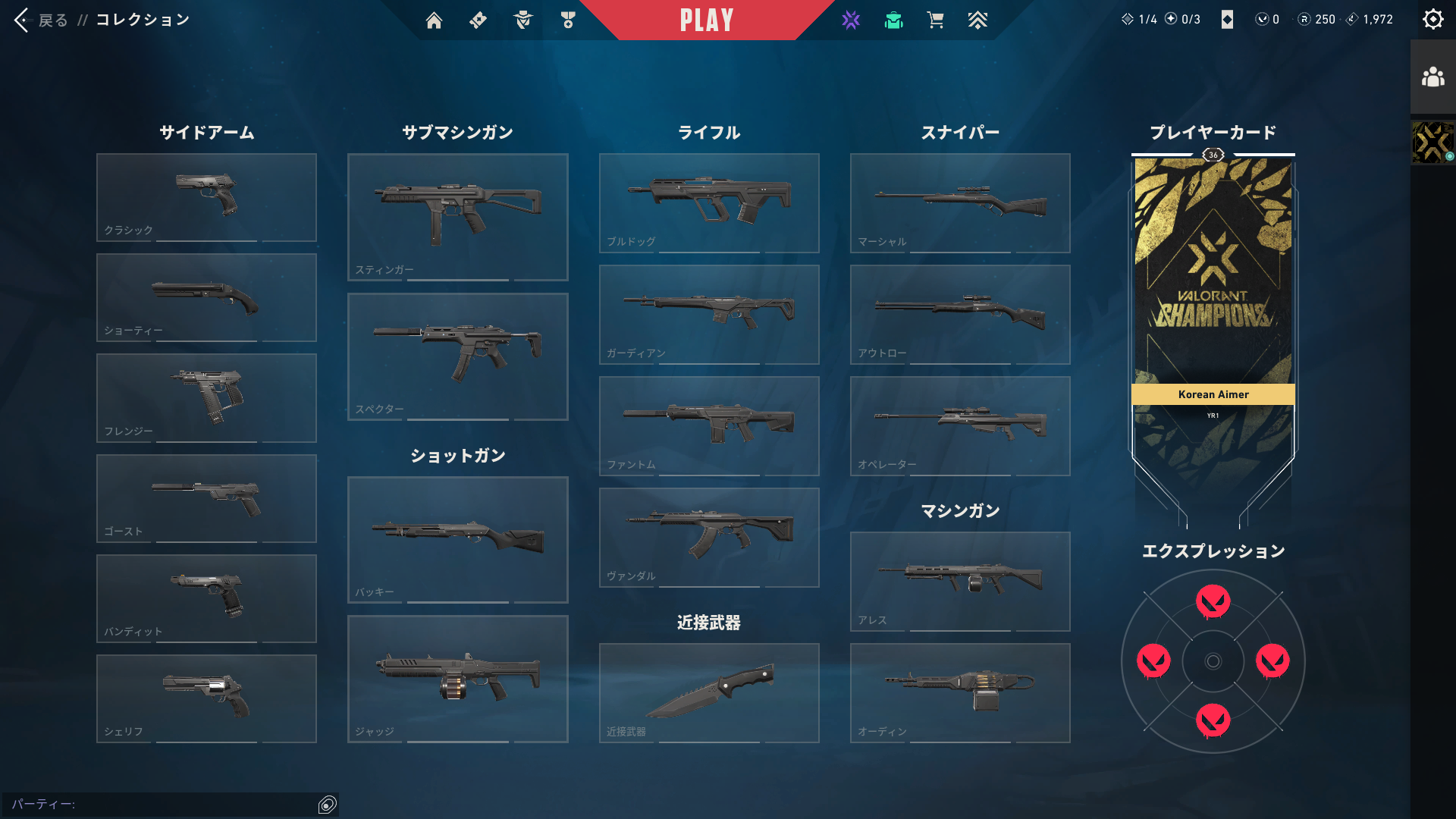This screenshot has height=819, width=1456.
Task: Open the party emblem at bottom left
Action: [x=328, y=803]
